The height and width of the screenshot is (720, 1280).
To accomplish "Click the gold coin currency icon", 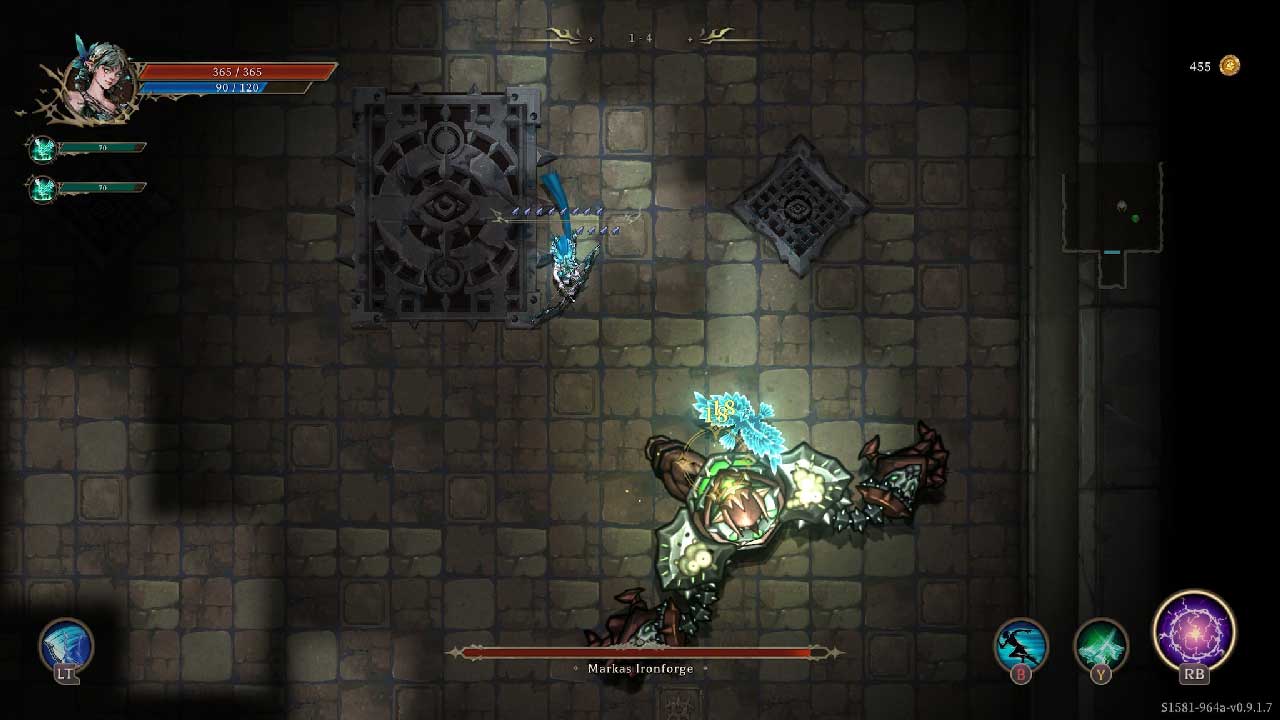I will click(x=1229, y=66).
